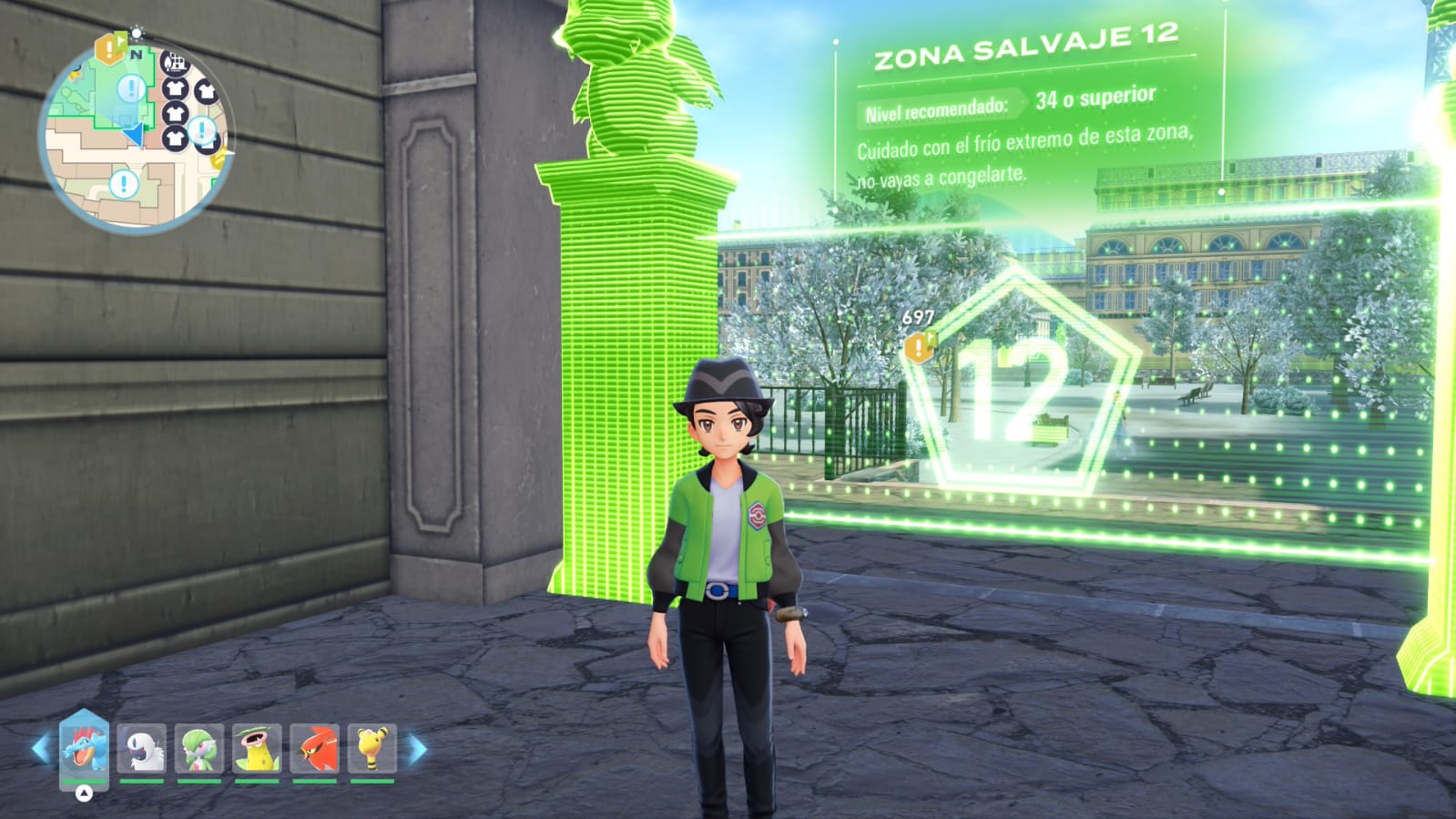Click the party bar's right arrow
The width and height of the screenshot is (1456, 819).
(x=417, y=750)
